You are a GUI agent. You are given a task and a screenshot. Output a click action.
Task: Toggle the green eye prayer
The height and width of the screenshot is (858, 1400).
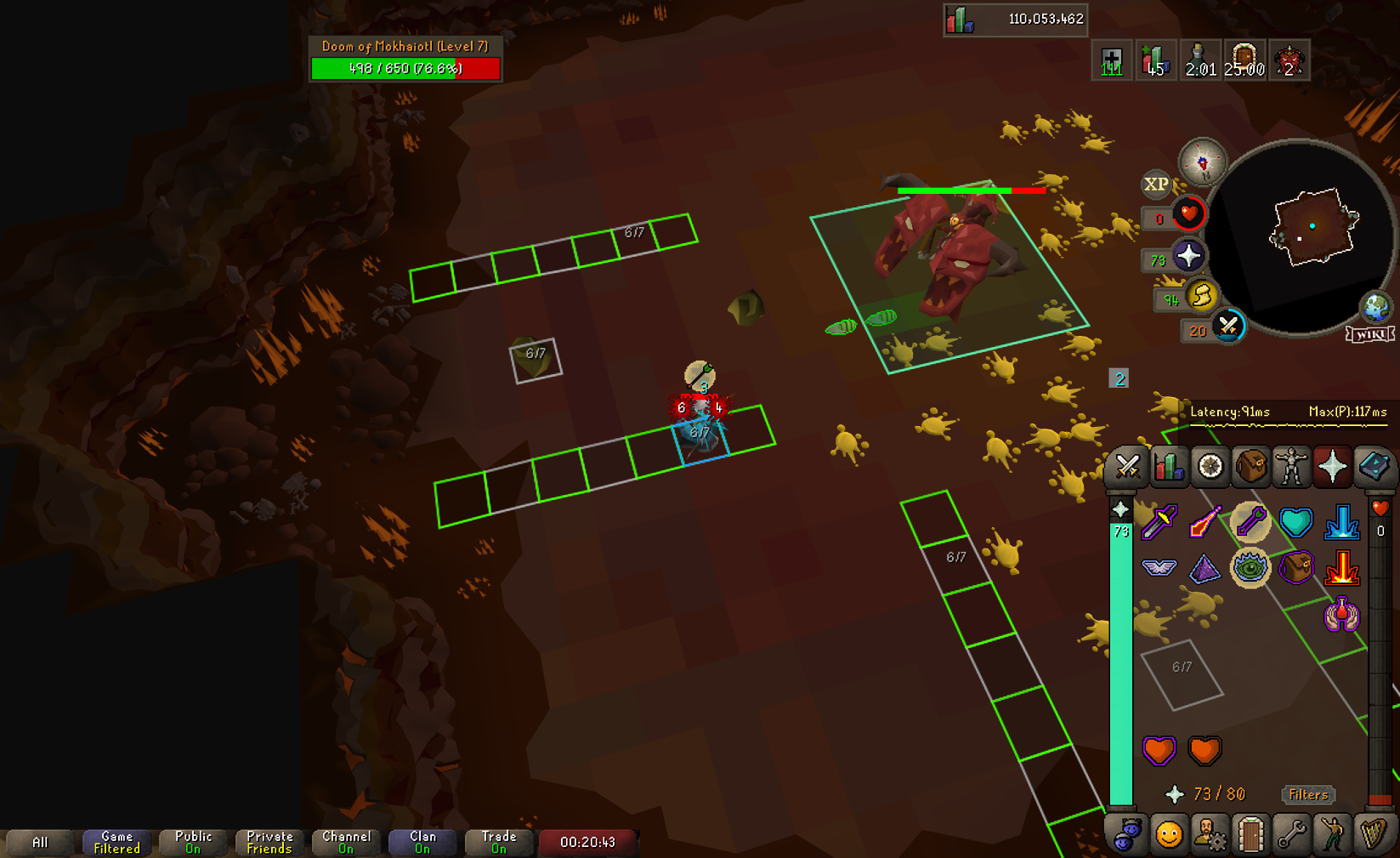pyautogui.click(x=1250, y=568)
